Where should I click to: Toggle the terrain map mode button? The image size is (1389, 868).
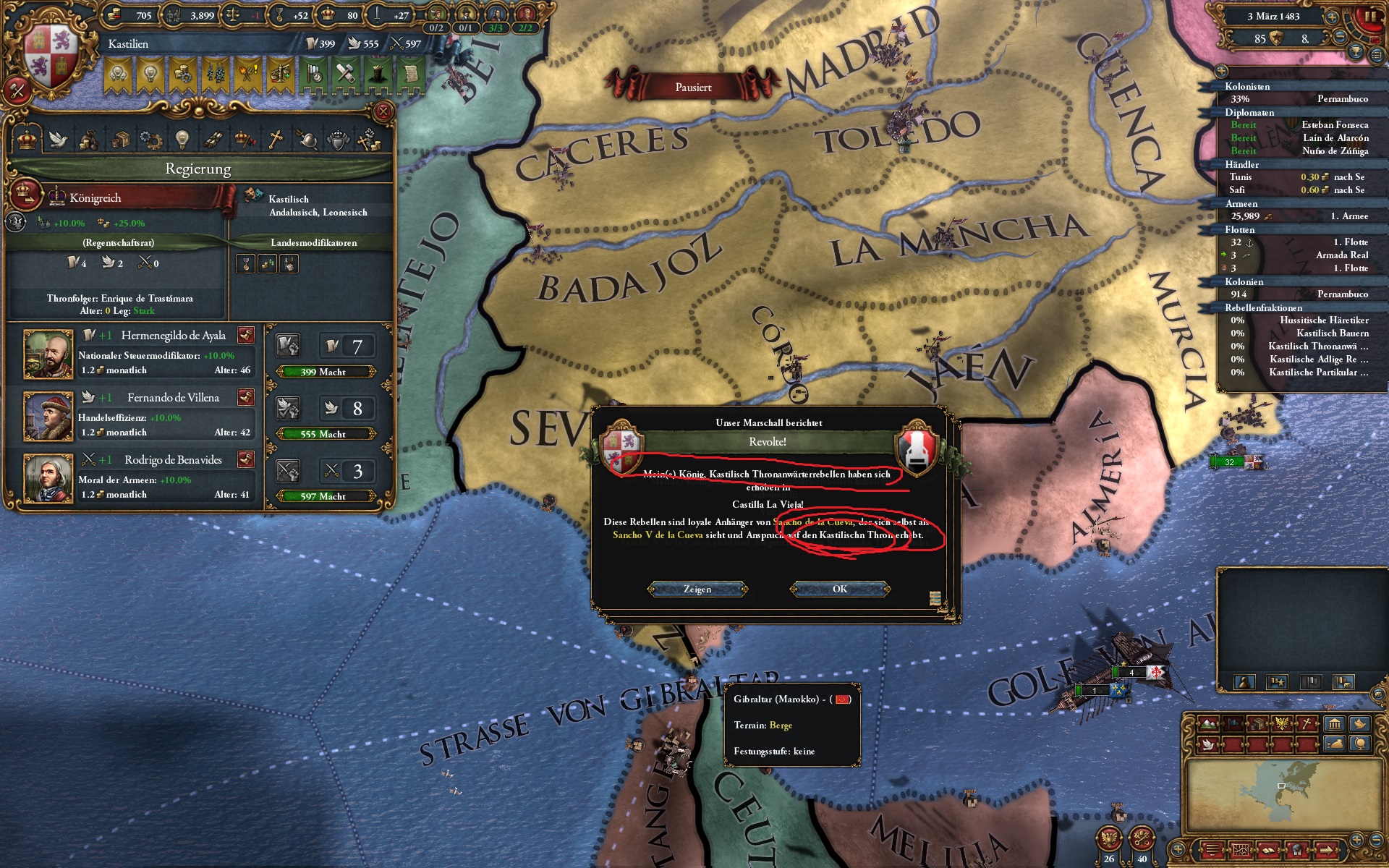click(x=1208, y=723)
